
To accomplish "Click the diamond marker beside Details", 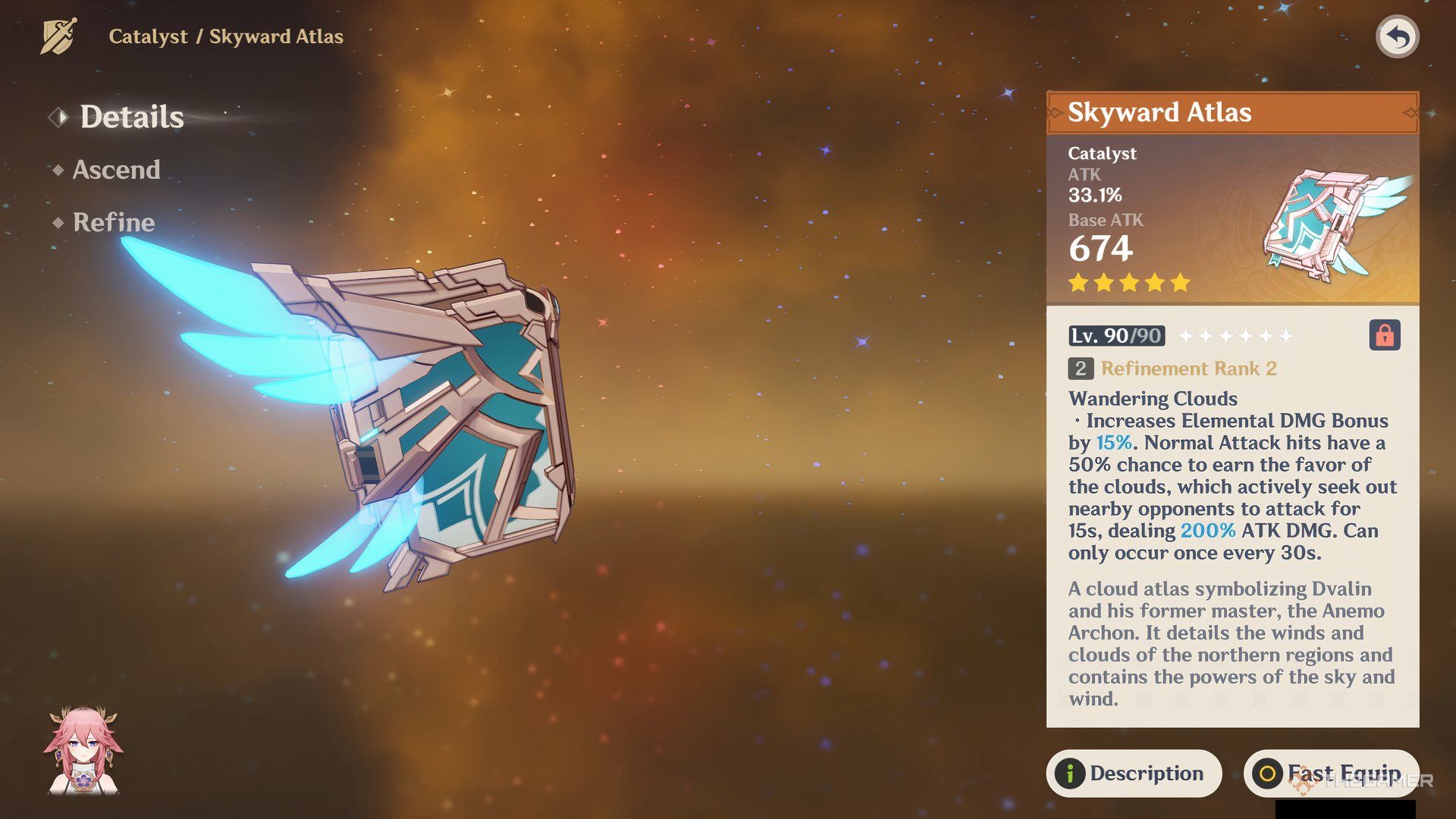I will pos(58,116).
